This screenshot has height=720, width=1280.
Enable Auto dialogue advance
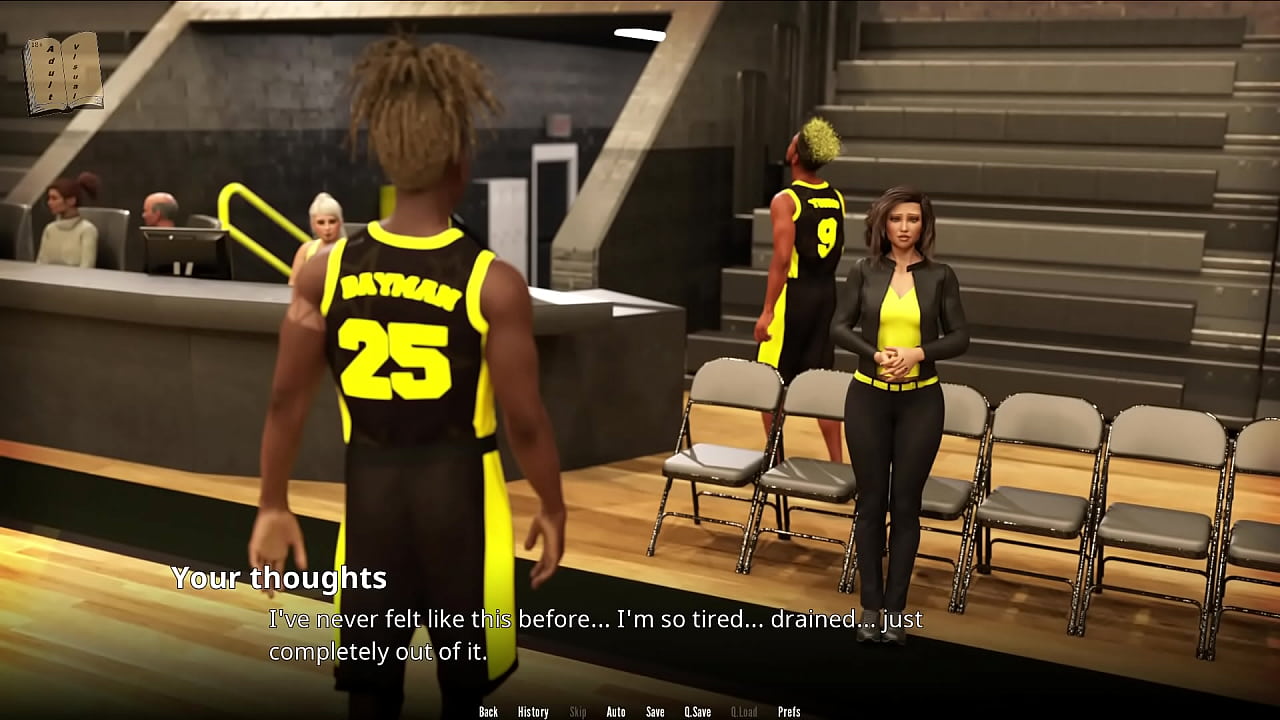click(x=616, y=712)
